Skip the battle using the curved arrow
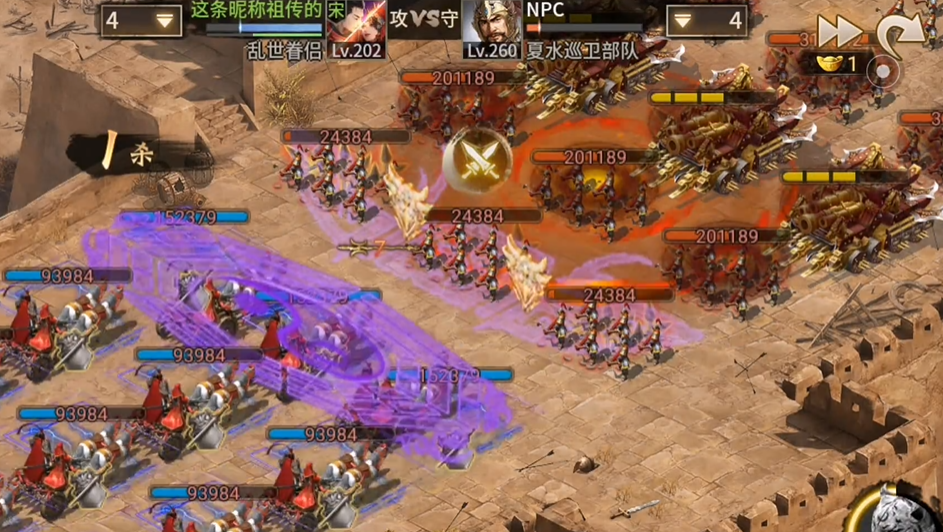This screenshot has height=532, width=943. coord(900,34)
